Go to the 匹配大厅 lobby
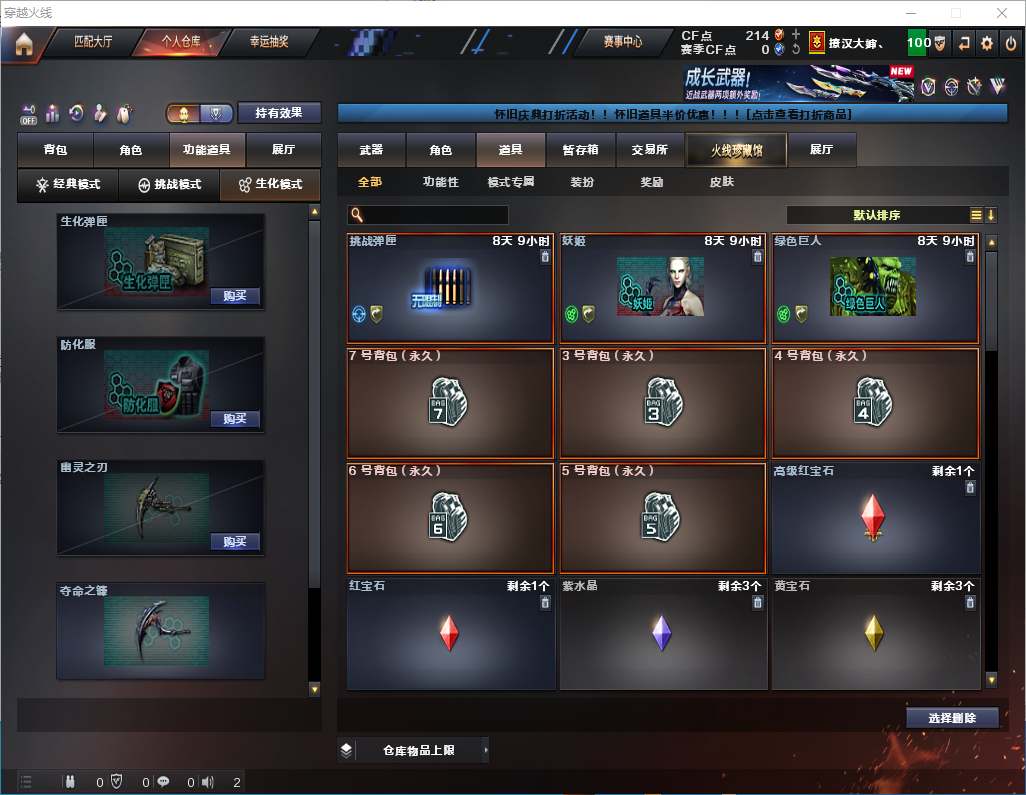 pyautogui.click(x=93, y=42)
